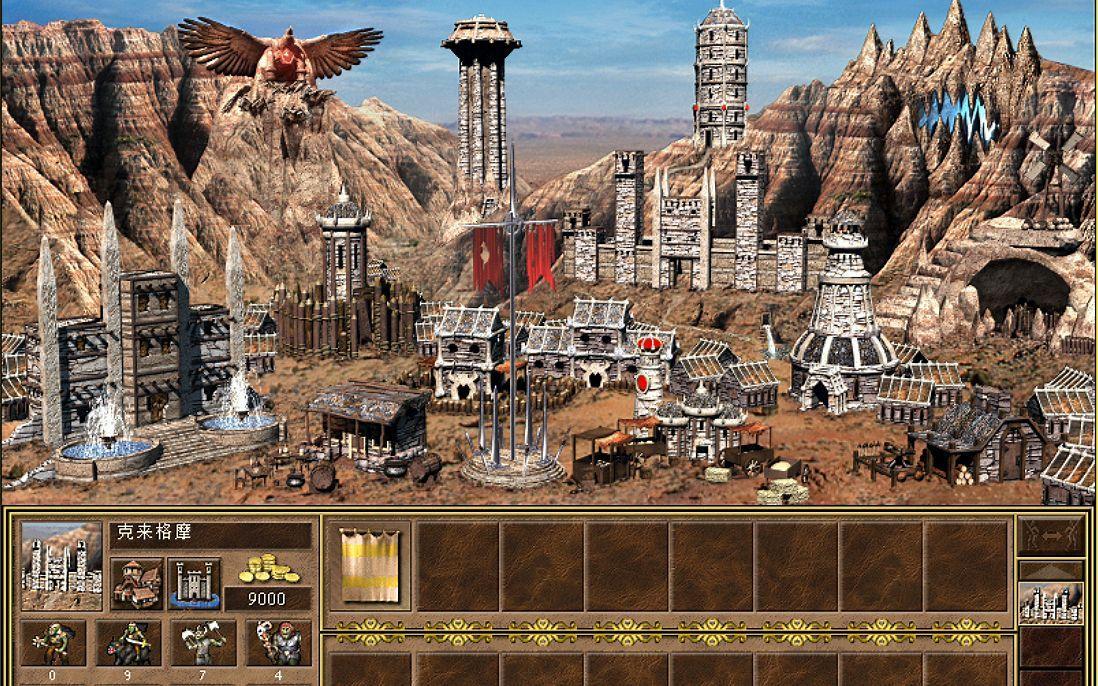The height and width of the screenshot is (686, 1098).
Task: Select the town thumbnail in the side list
Action: pyautogui.click(x=1050, y=602)
